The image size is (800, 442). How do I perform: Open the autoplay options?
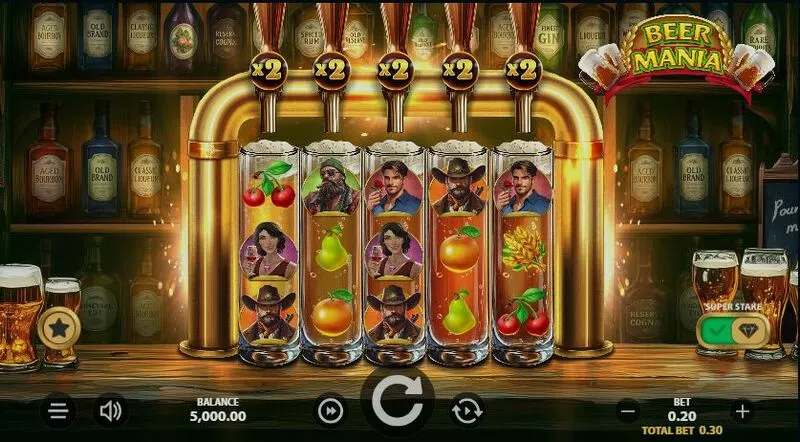pos(466,410)
